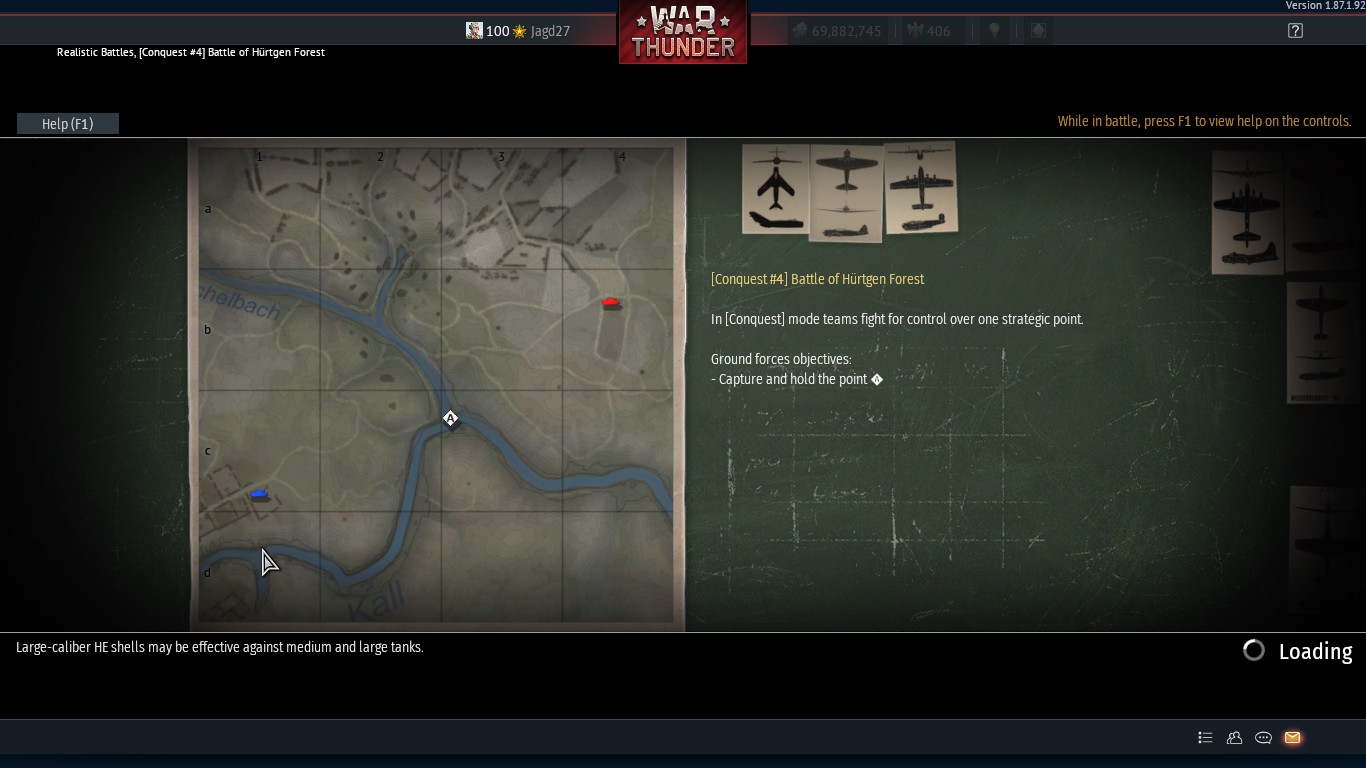
Task: Open the highlighted mail envelope icon
Action: coord(1292,738)
